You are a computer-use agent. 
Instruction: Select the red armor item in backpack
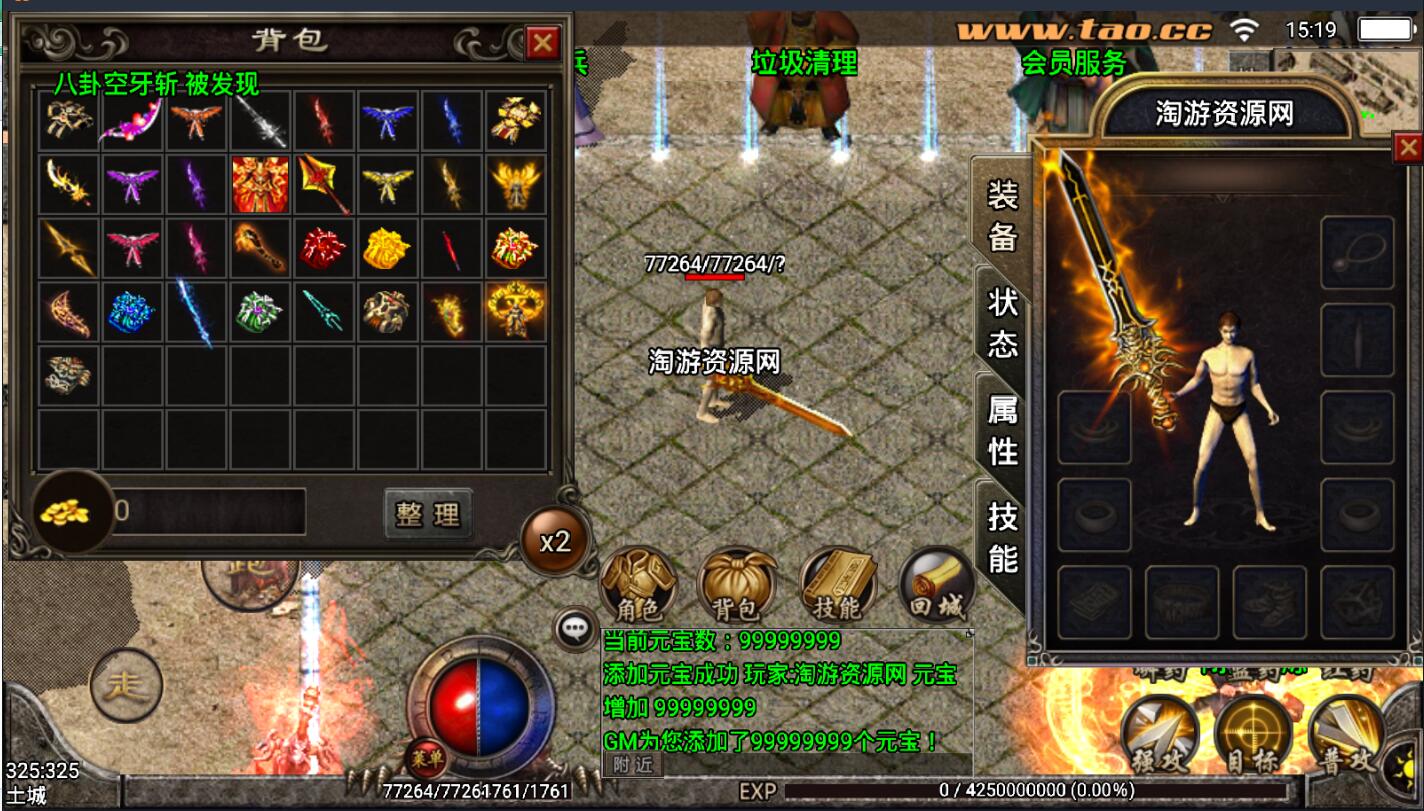tap(260, 183)
